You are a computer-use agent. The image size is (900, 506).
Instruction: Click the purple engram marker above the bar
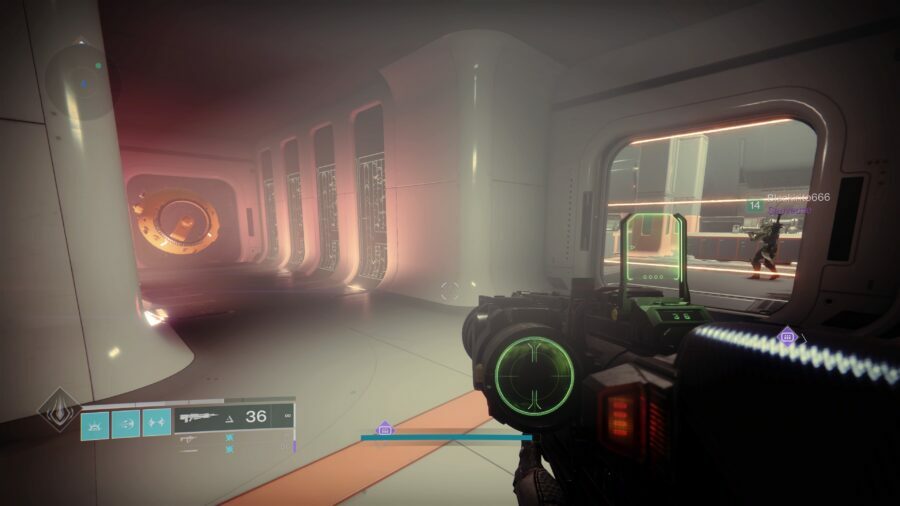(385, 428)
